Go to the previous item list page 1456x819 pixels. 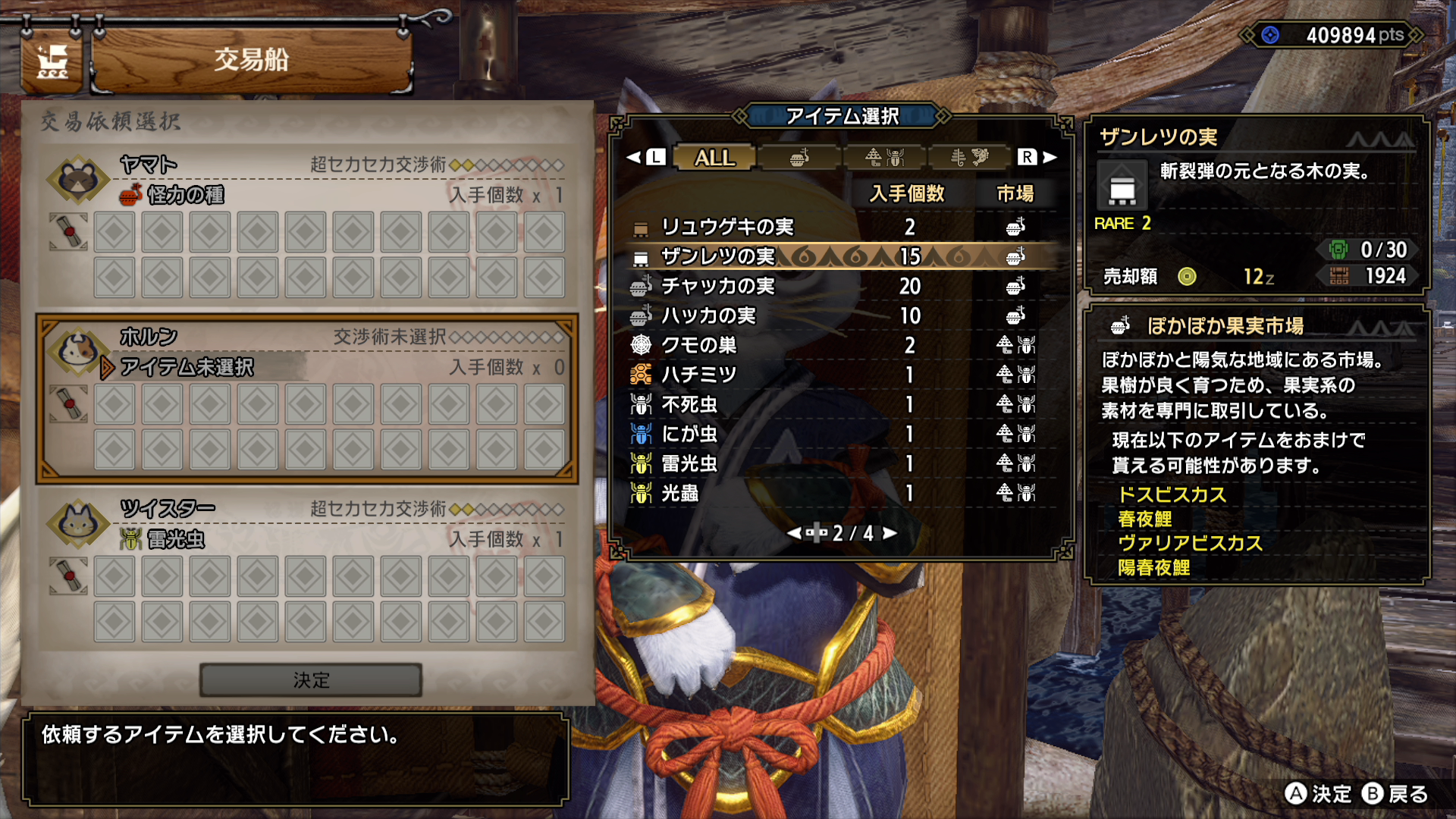(x=795, y=533)
